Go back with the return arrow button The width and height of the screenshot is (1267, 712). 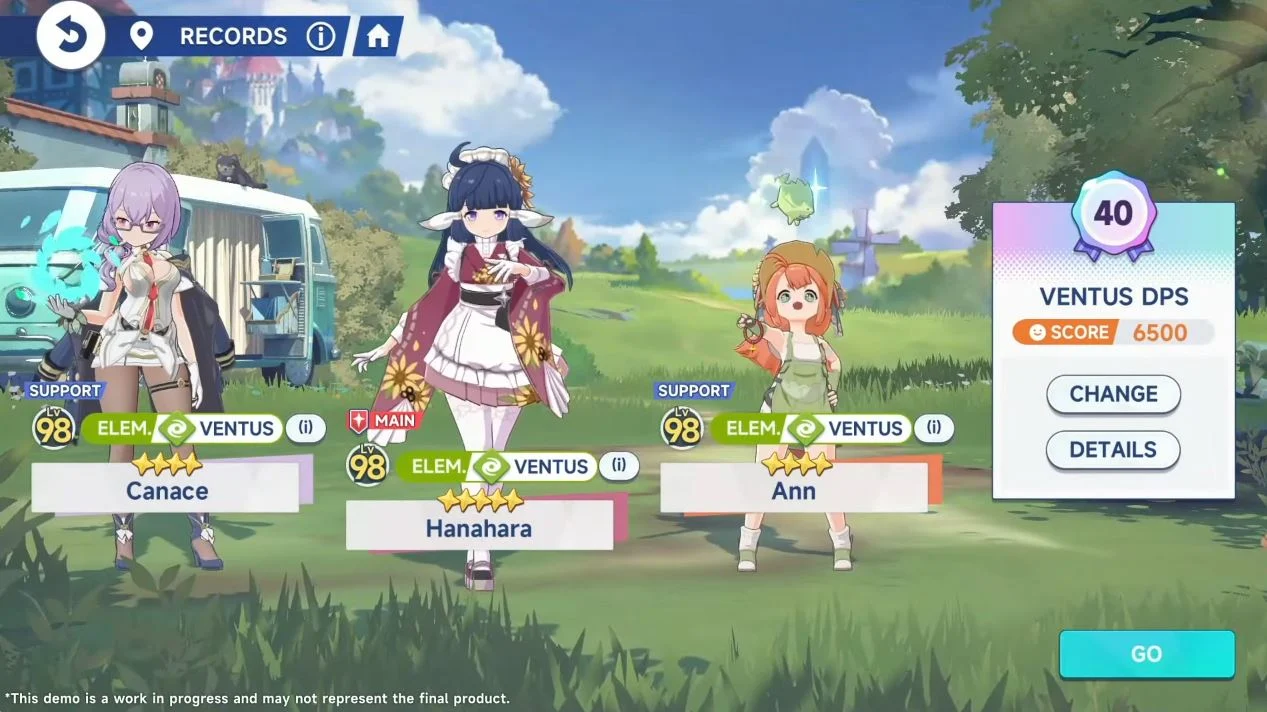click(71, 36)
